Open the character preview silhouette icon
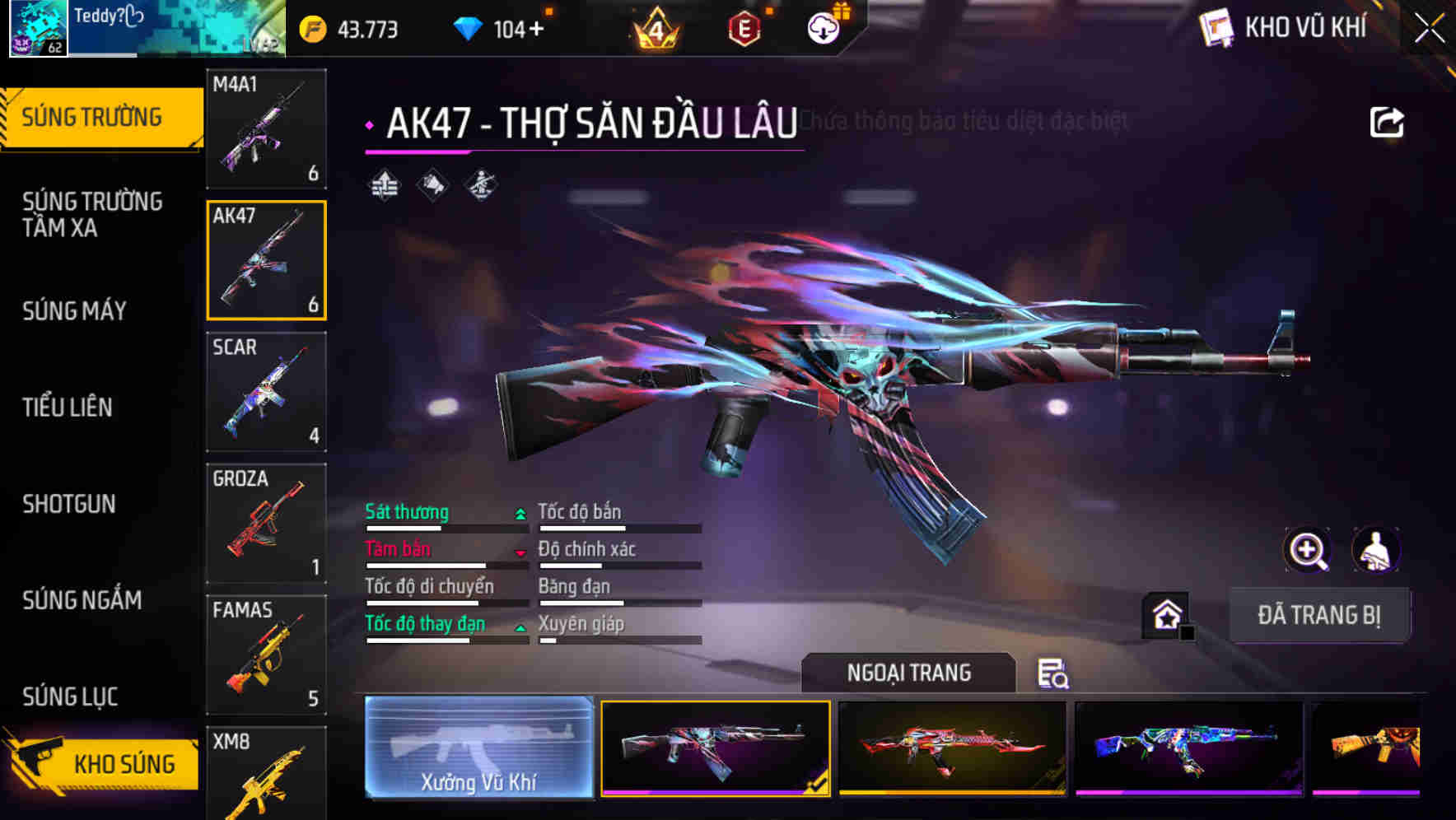 [x=1374, y=550]
